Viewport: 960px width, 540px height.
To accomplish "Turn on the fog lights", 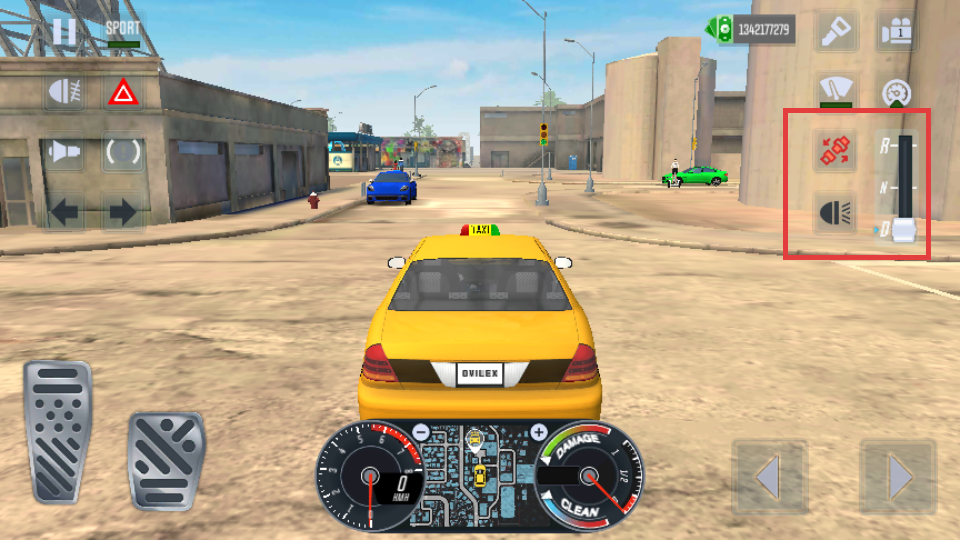I will pyautogui.click(x=64, y=93).
